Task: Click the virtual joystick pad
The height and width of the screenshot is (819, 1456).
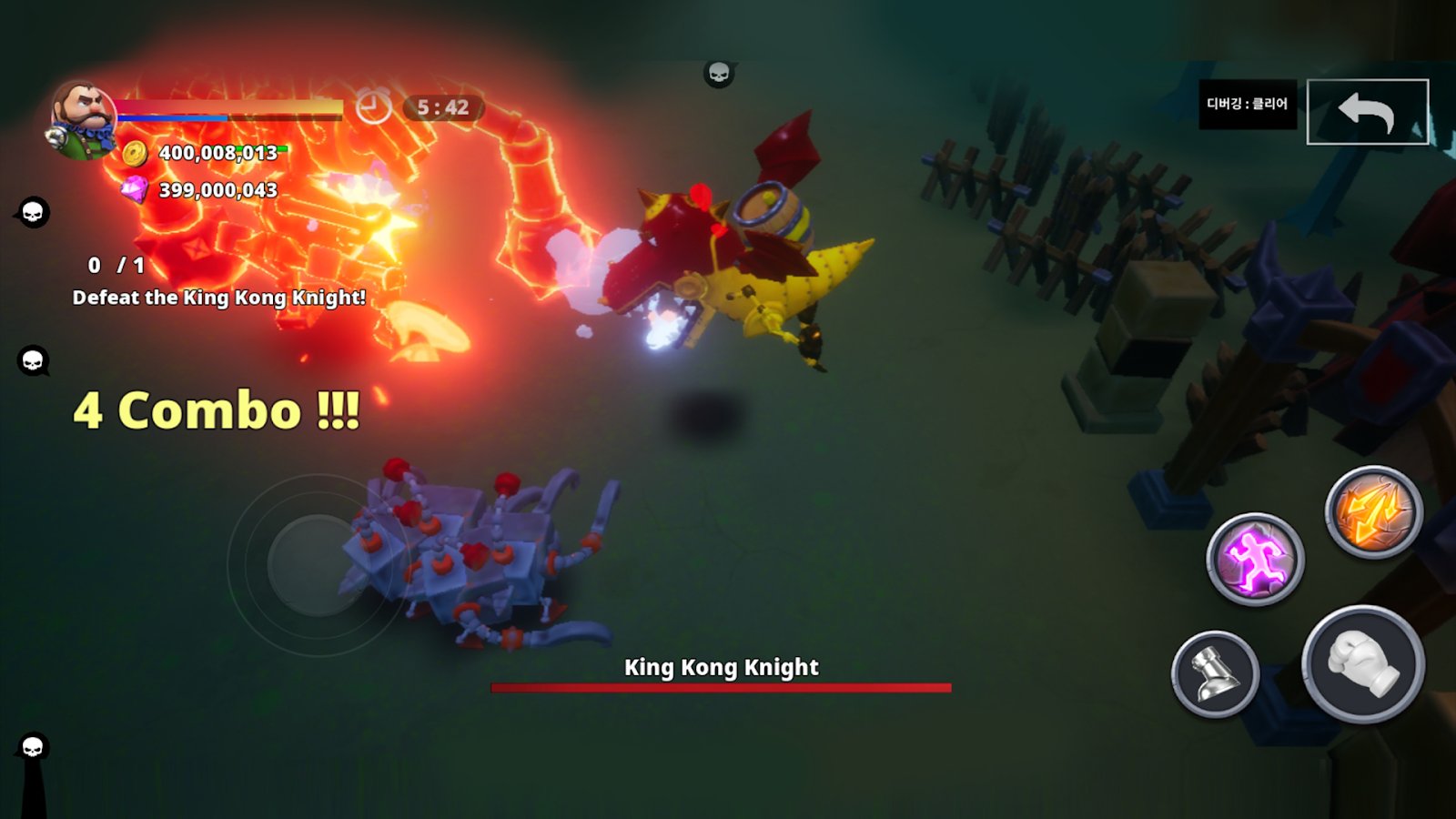Action: pos(318,564)
